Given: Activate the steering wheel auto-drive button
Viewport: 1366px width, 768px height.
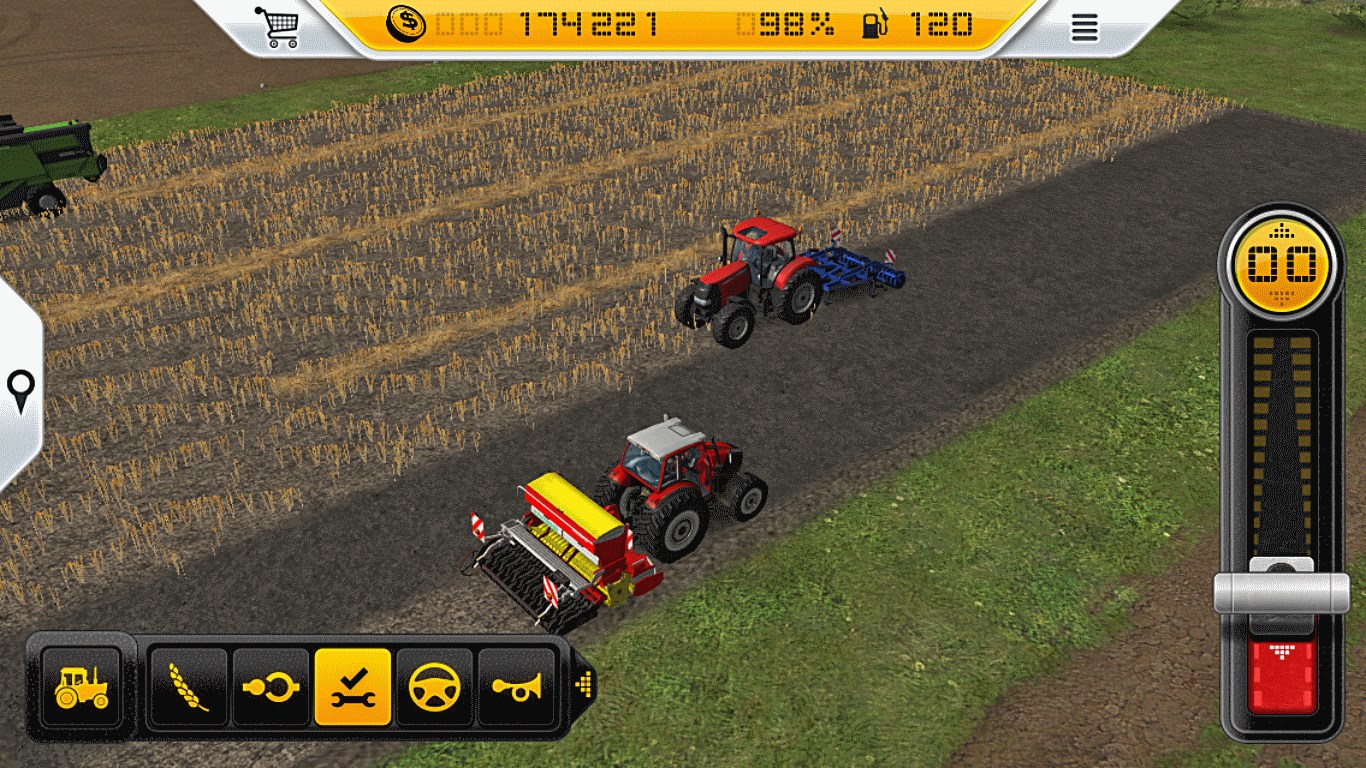Looking at the screenshot, I should pyautogui.click(x=434, y=686).
